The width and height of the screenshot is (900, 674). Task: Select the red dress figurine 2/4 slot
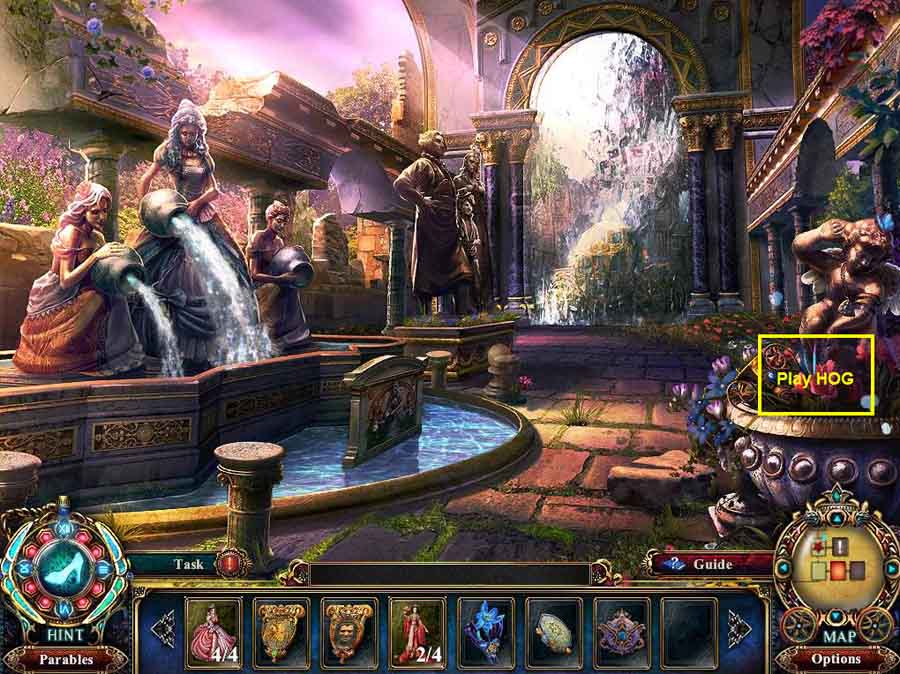(418, 632)
